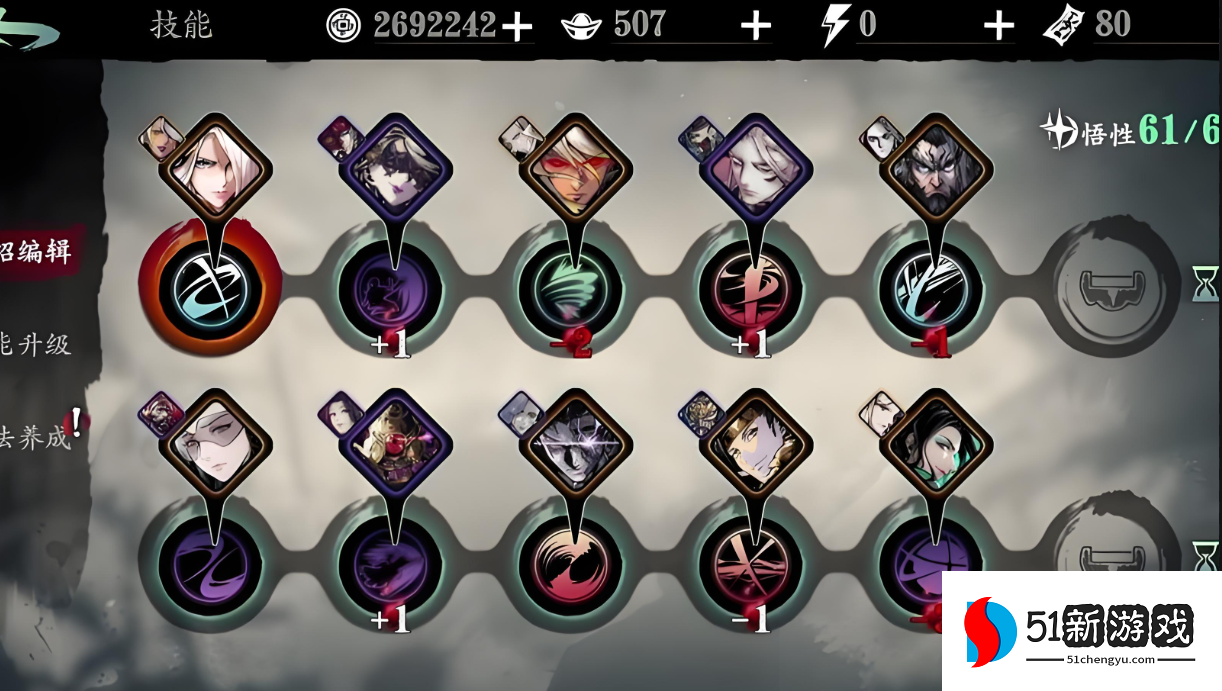Add more lightning energy with plus button
The image size is (1222, 691).
(998, 27)
